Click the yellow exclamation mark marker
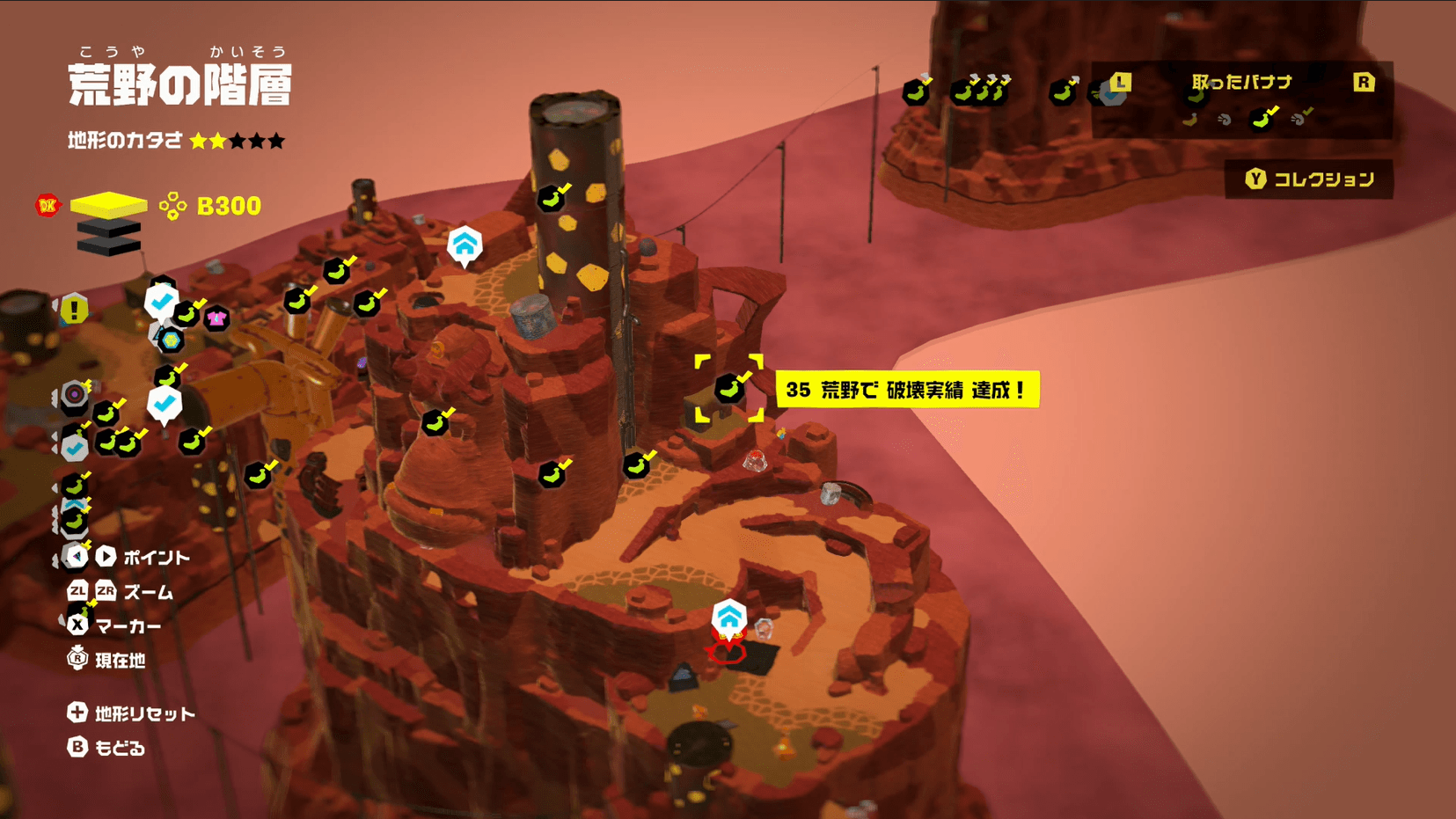Viewport: 1456px width, 819px height. coord(75,310)
